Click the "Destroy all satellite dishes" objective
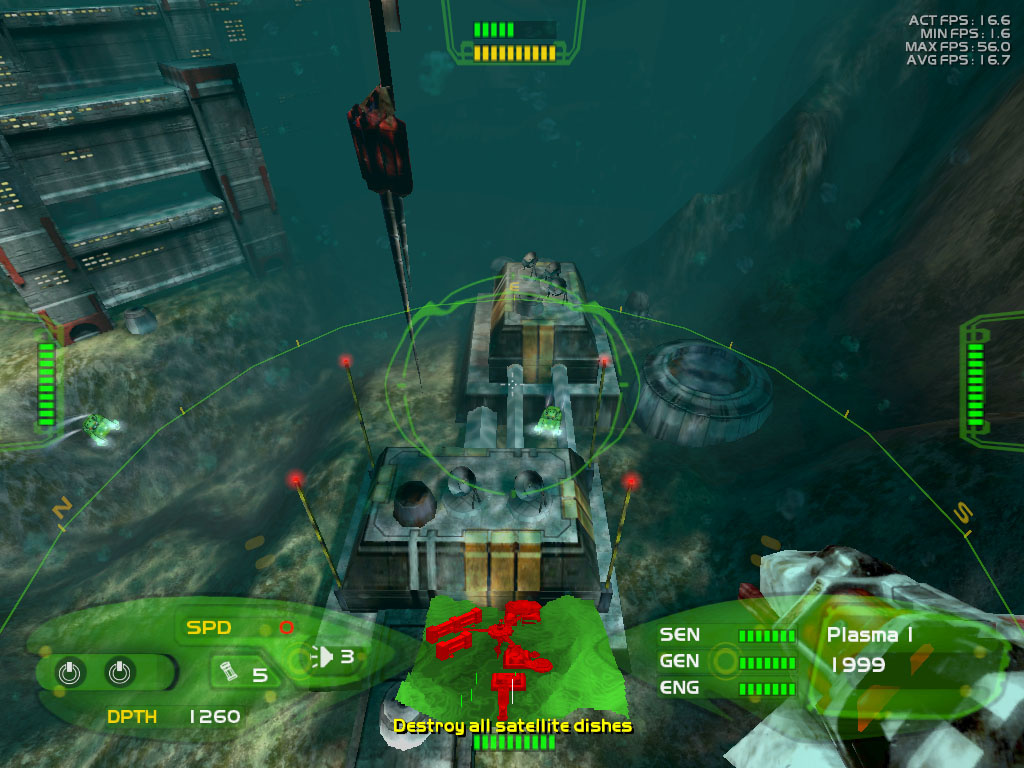This screenshot has width=1024, height=768. (512, 725)
